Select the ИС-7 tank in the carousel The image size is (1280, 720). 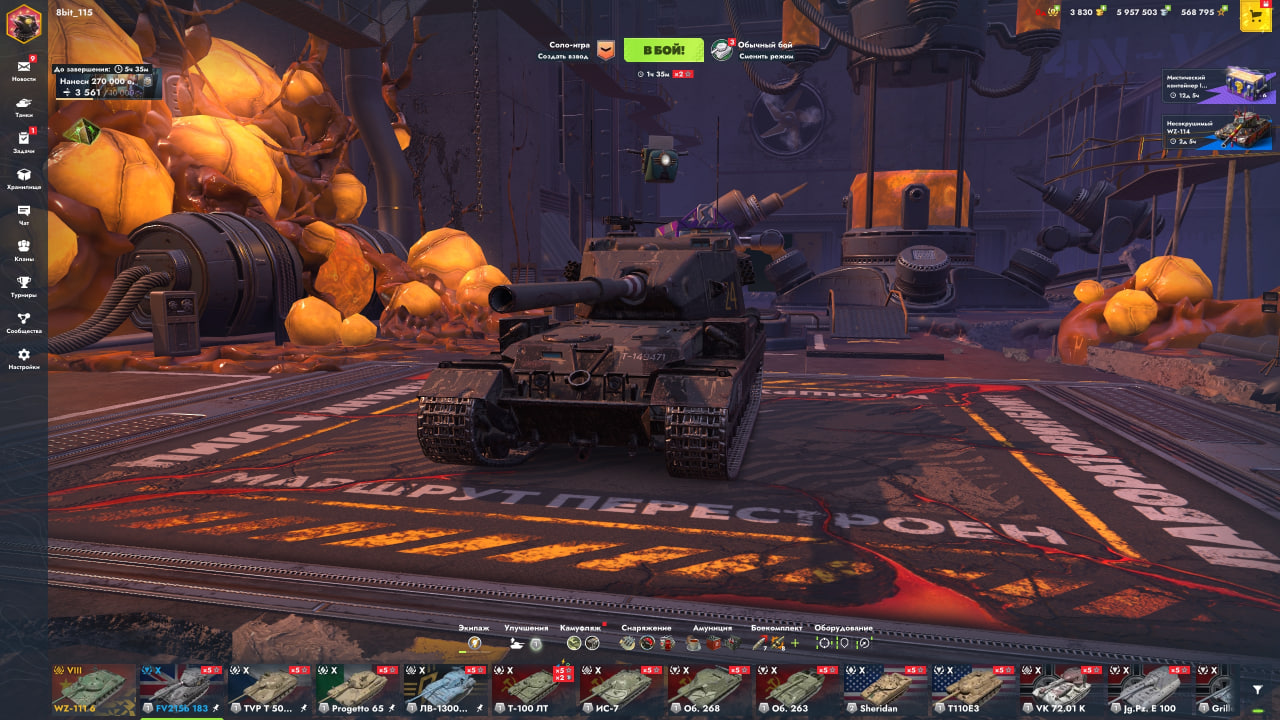620,688
